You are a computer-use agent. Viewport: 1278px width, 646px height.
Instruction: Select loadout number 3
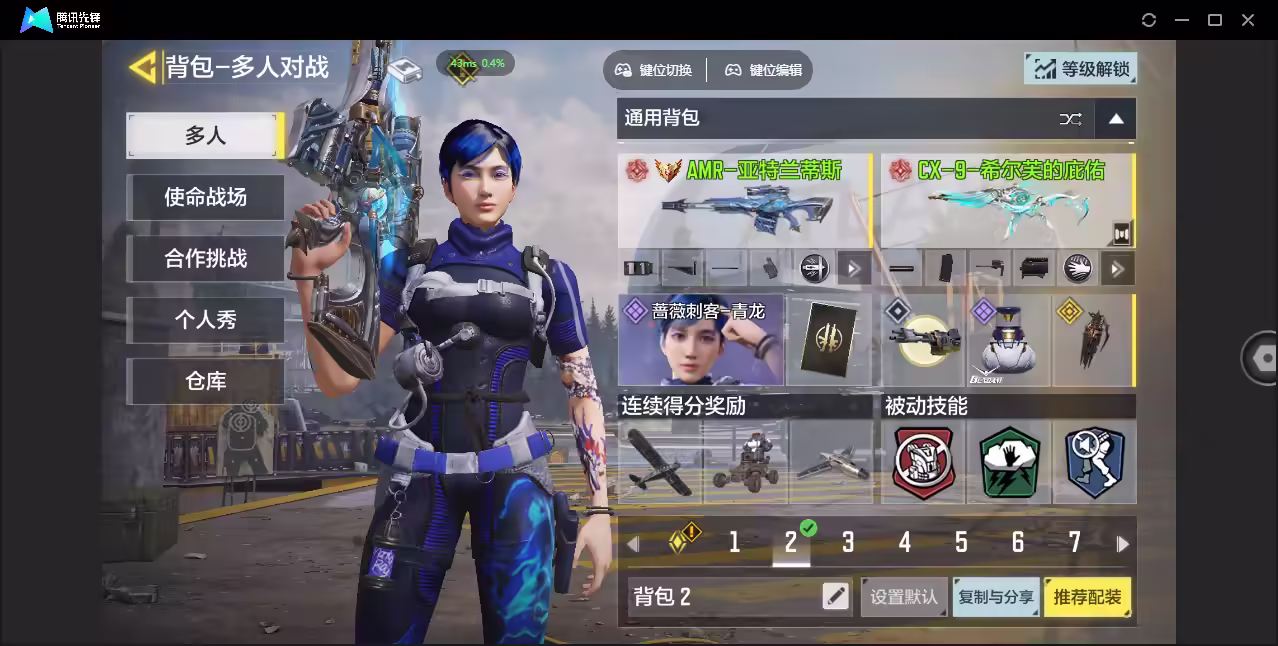(848, 543)
